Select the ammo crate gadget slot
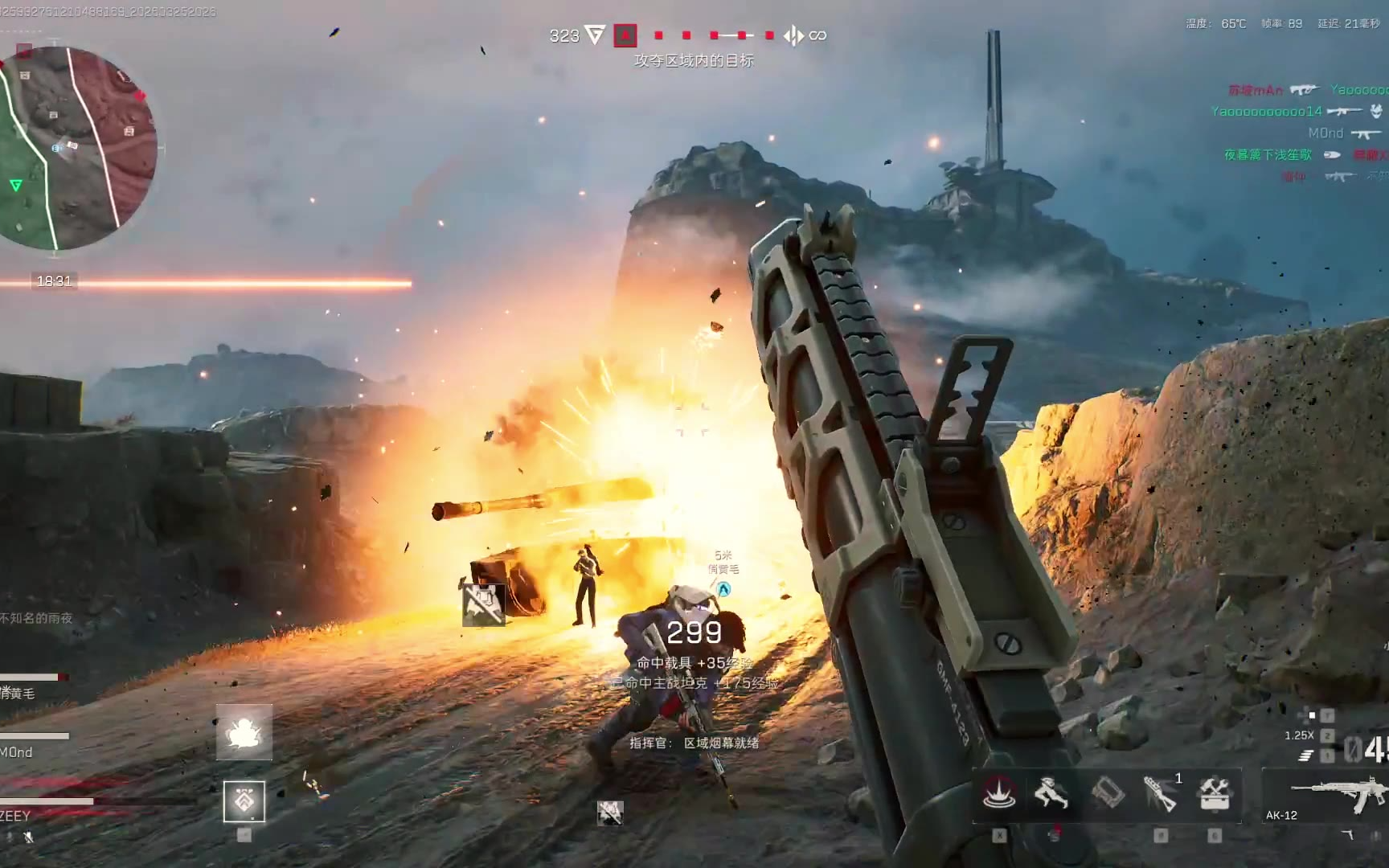This screenshot has width=1389, height=868. click(1107, 793)
